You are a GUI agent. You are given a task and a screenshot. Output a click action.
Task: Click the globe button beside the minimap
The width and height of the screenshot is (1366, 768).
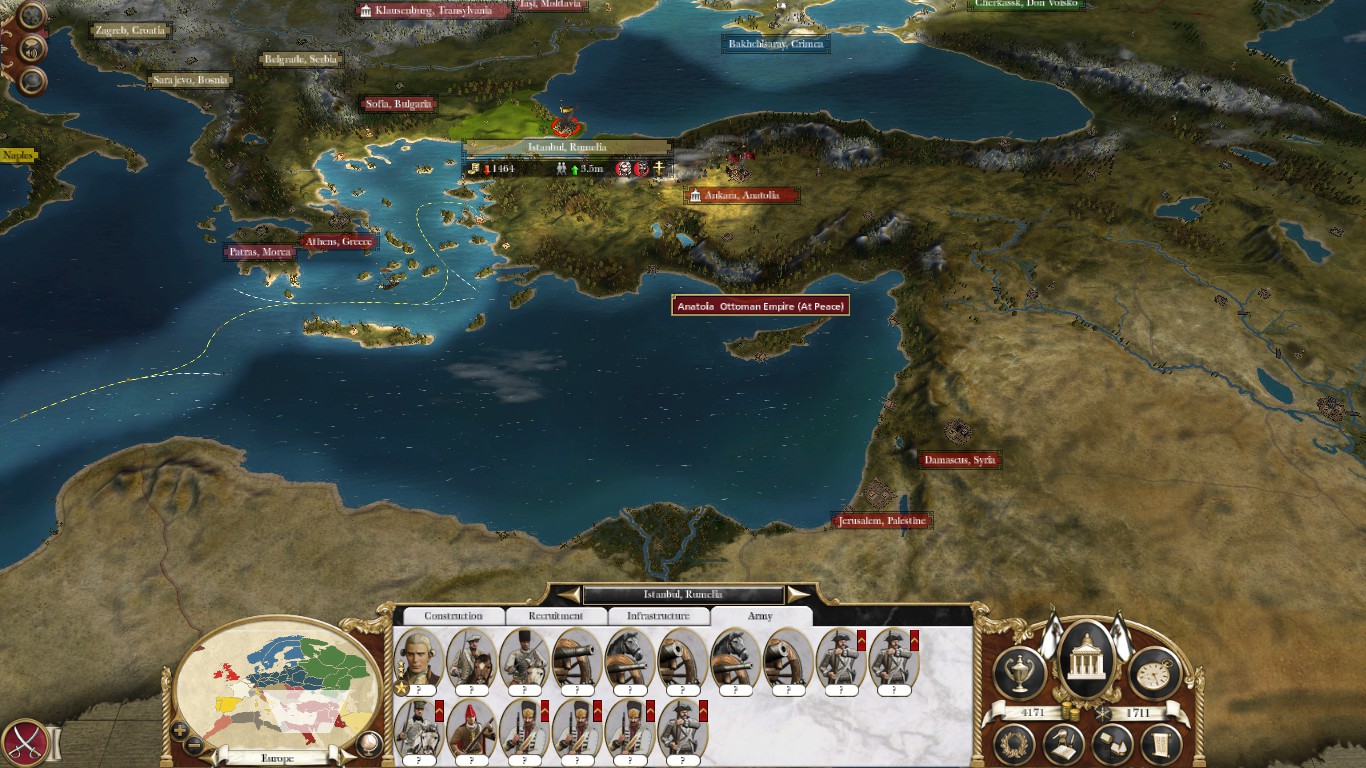[370, 743]
